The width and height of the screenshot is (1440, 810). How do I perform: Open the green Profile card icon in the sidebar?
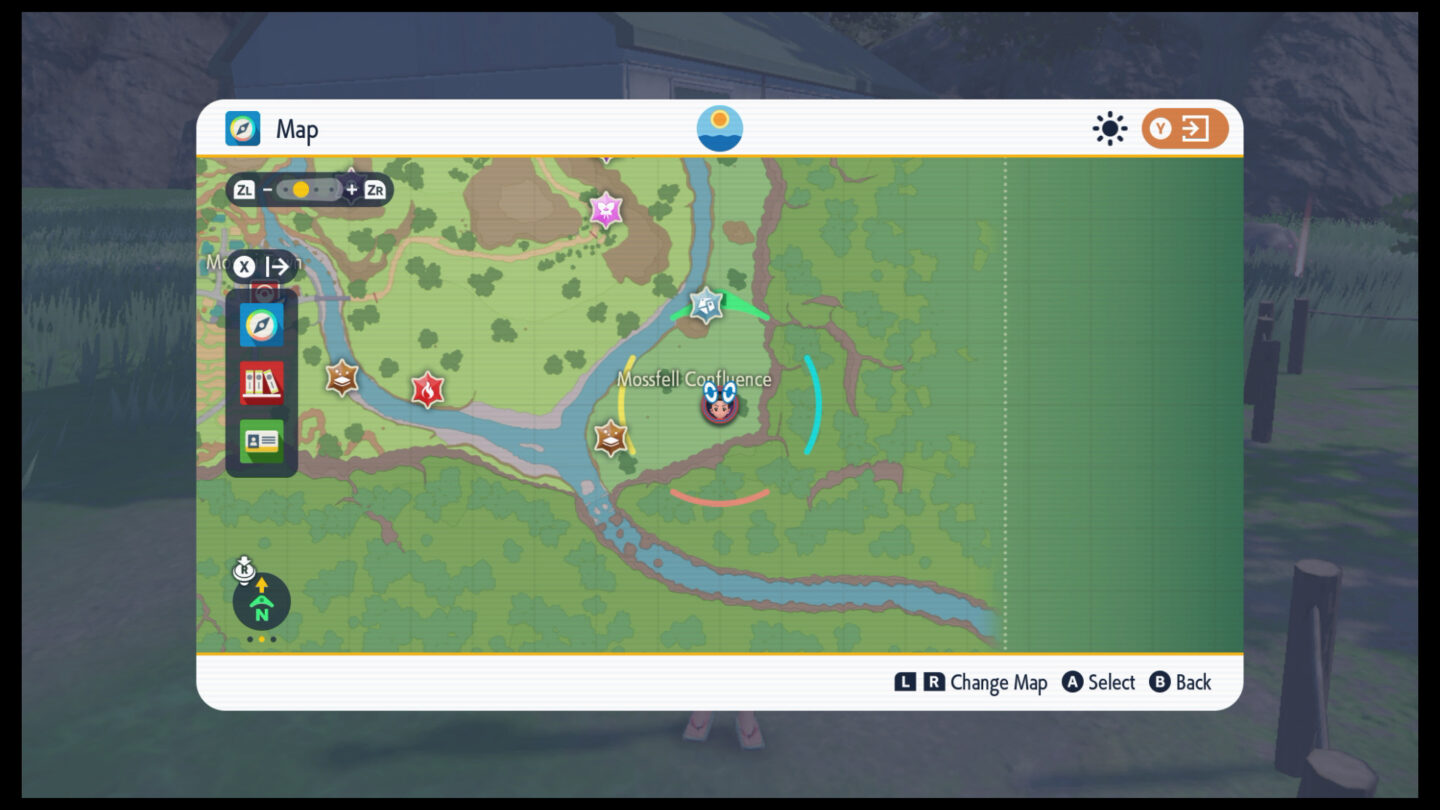(x=261, y=440)
